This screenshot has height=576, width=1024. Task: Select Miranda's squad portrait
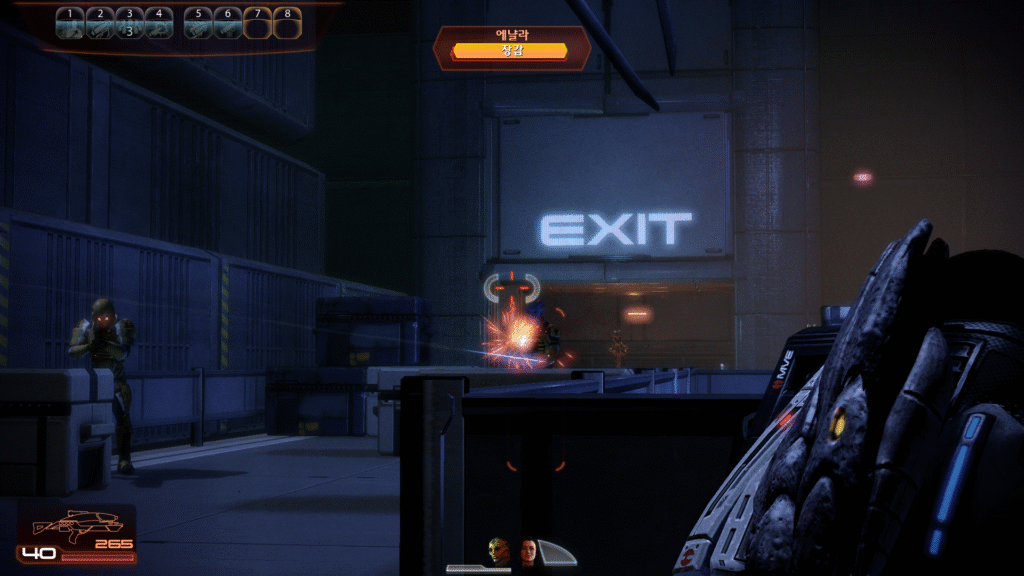click(528, 550)
